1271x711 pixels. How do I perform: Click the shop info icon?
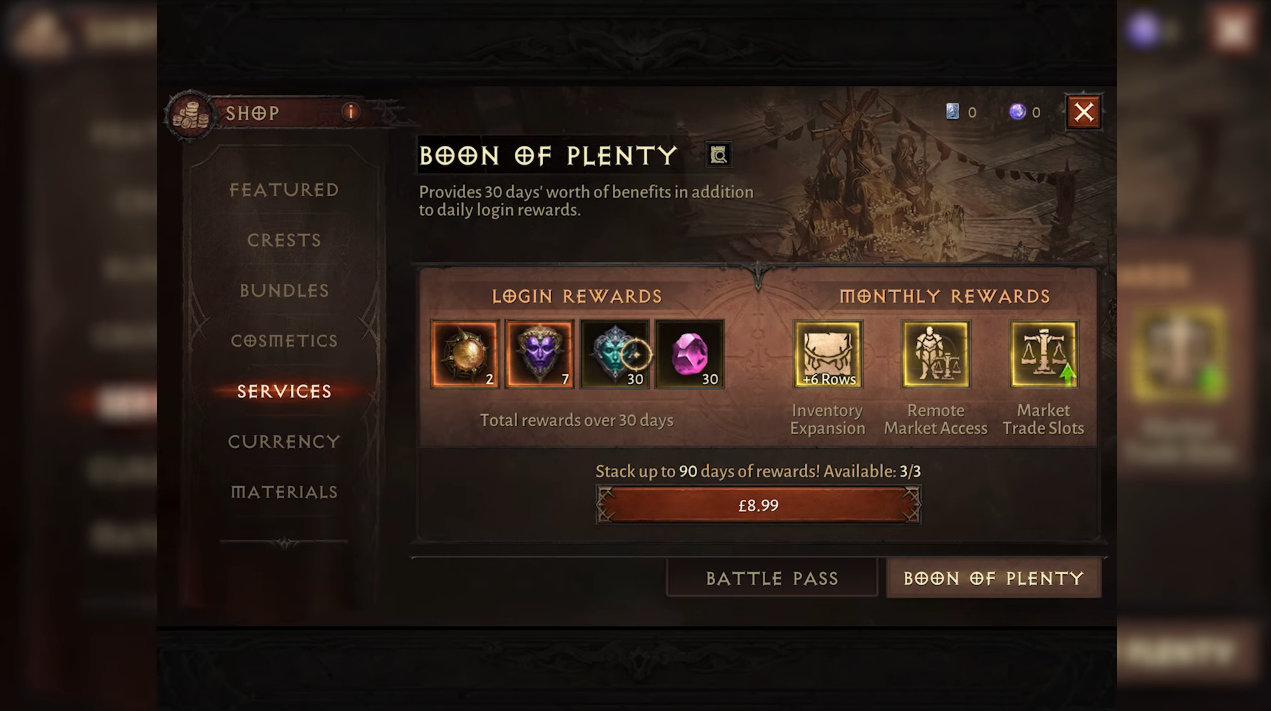pos(351,112)
